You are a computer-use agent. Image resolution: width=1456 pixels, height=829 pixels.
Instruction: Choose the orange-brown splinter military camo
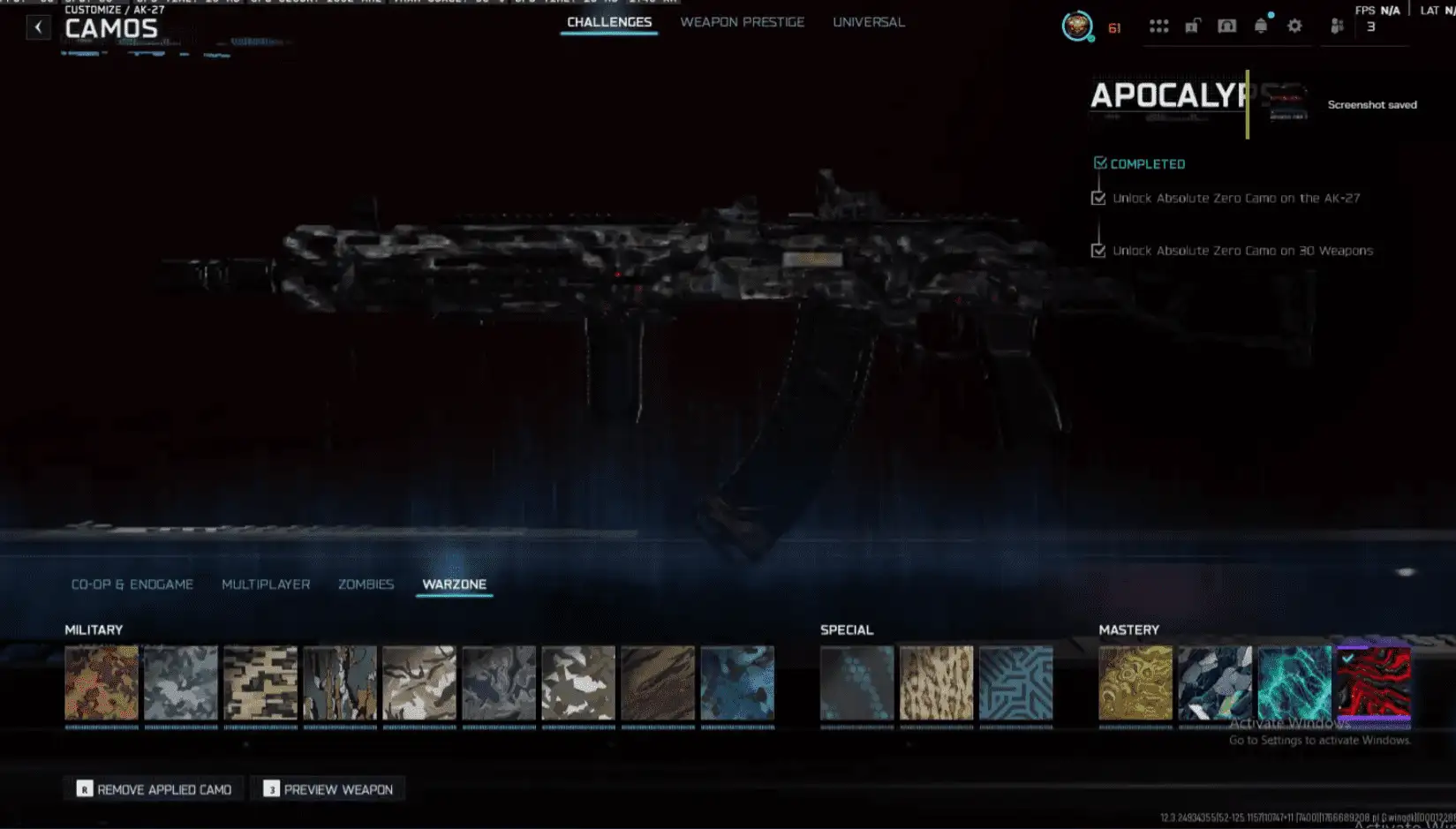tap(102, 682)
